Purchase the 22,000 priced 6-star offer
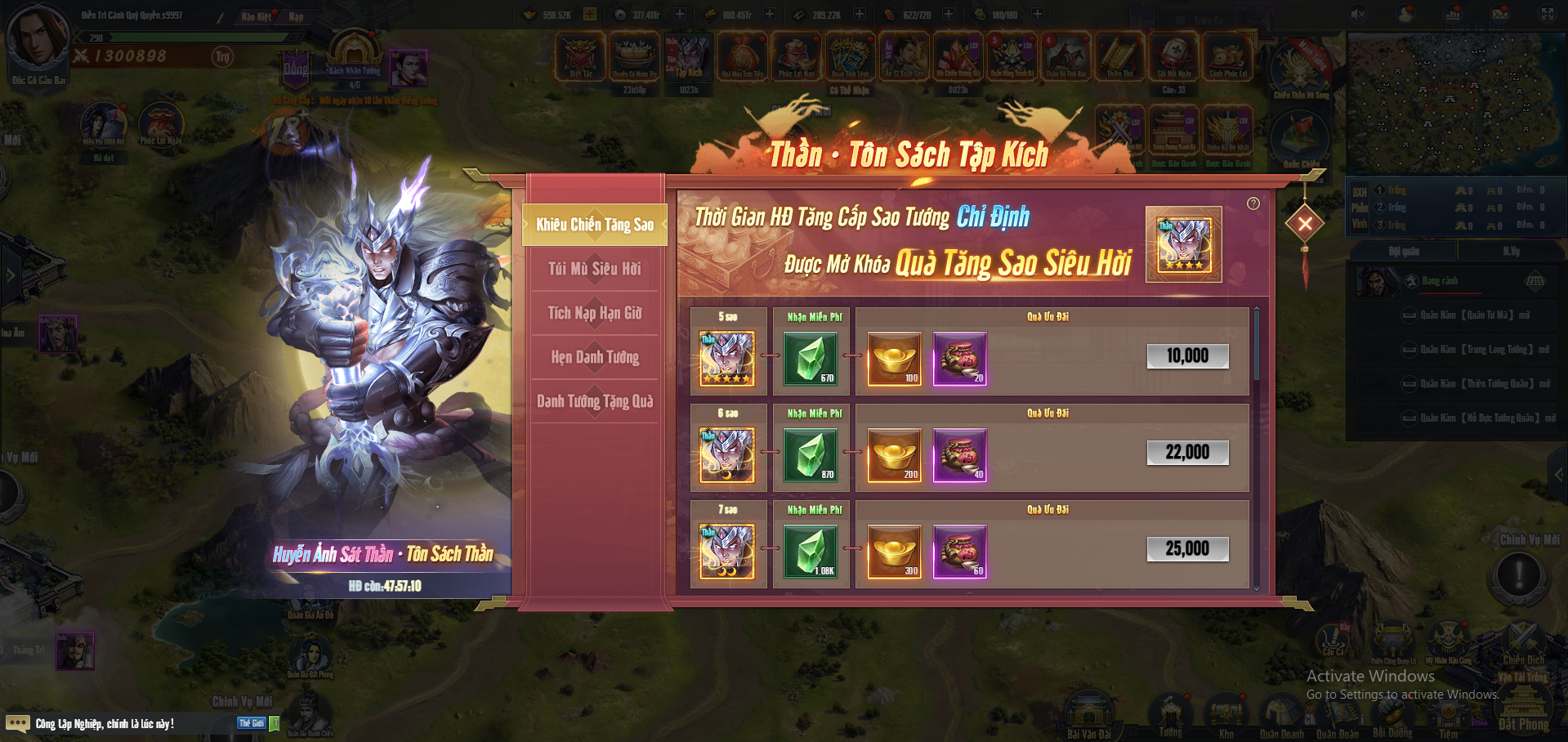Image resolution: width=1568 pixels, height=742 pixels. [x=1187, y=453]
